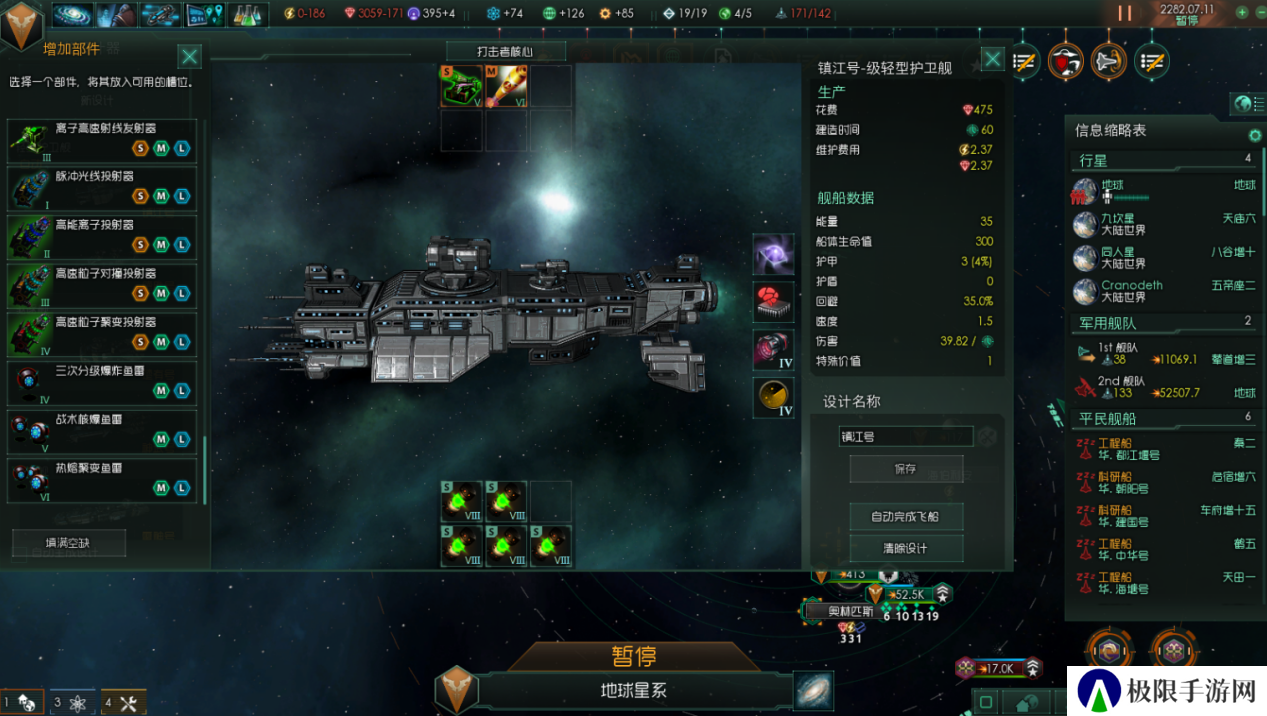Pick the 三次分级爆炸鱼雷 torpedo component
This screenshot has height=716, width=1267.
pos(101,382)
